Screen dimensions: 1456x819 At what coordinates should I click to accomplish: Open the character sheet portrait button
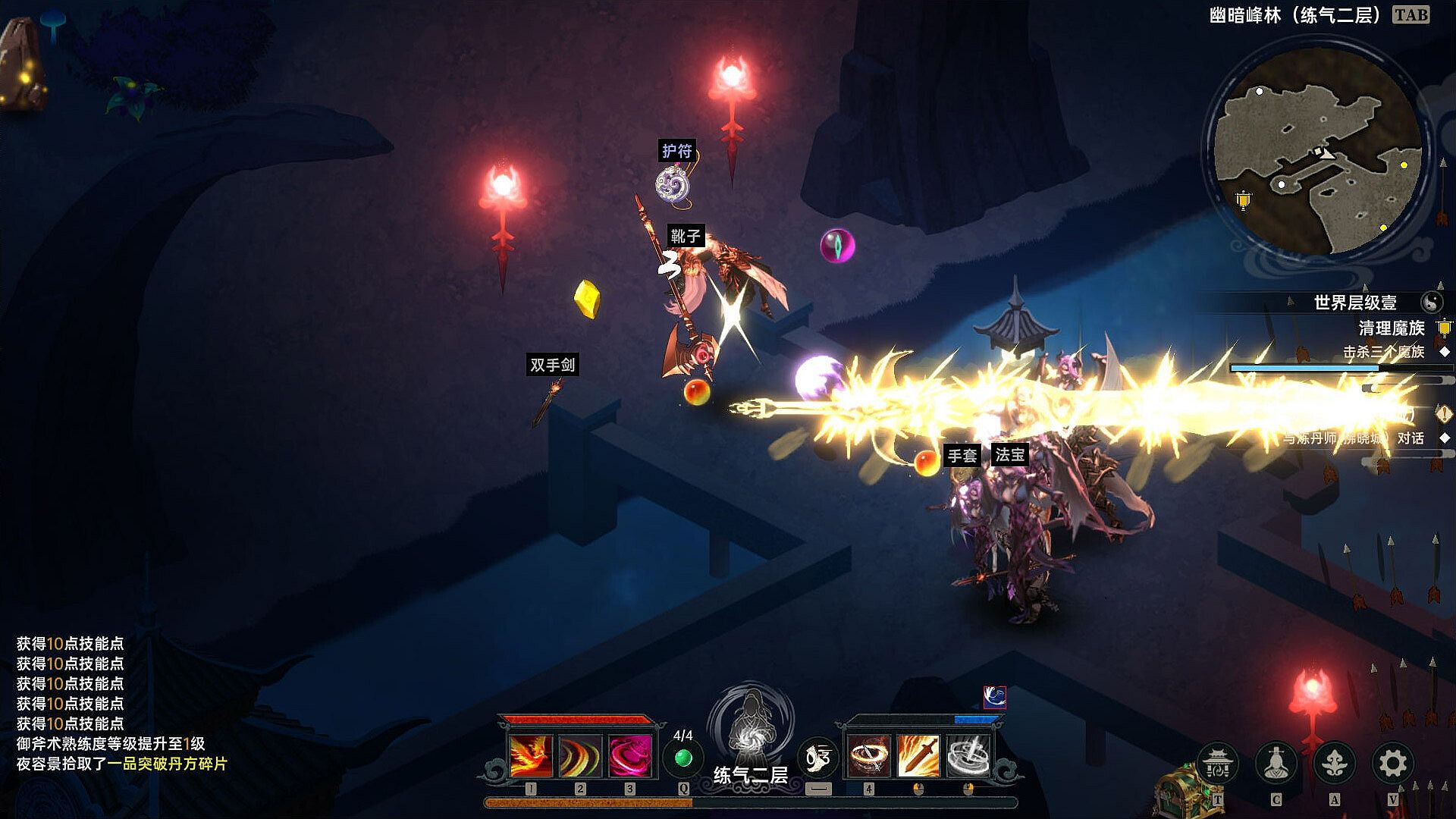pos(1276,763)
